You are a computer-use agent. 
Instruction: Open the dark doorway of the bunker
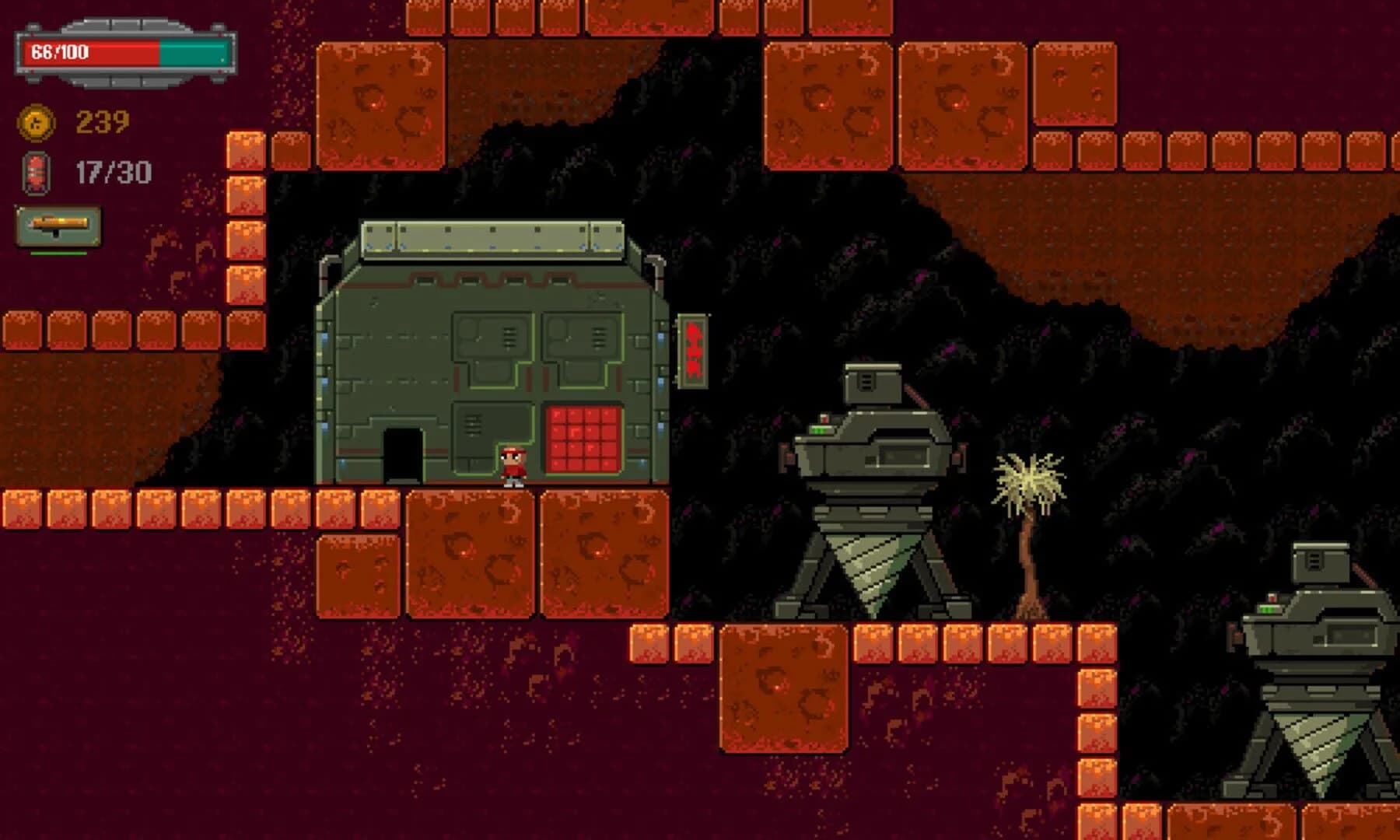[401, 455]
